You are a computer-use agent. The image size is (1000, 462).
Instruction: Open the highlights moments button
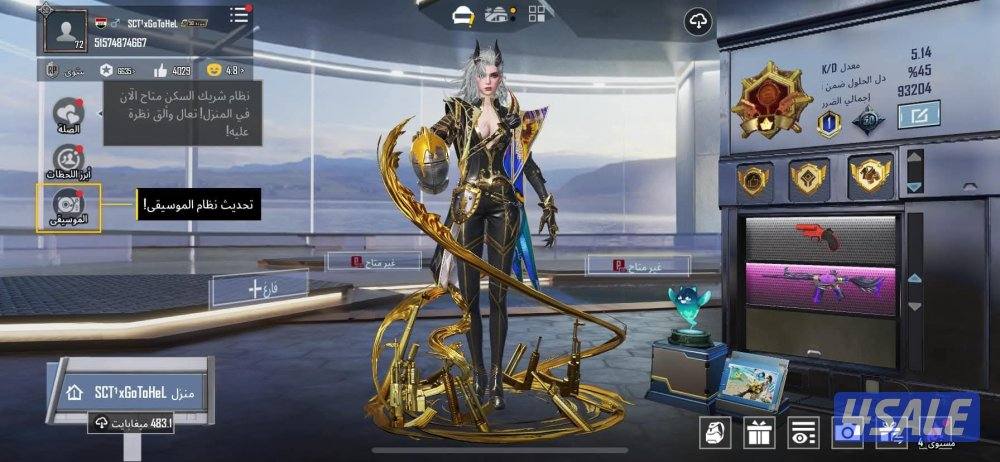coord(68,161)
